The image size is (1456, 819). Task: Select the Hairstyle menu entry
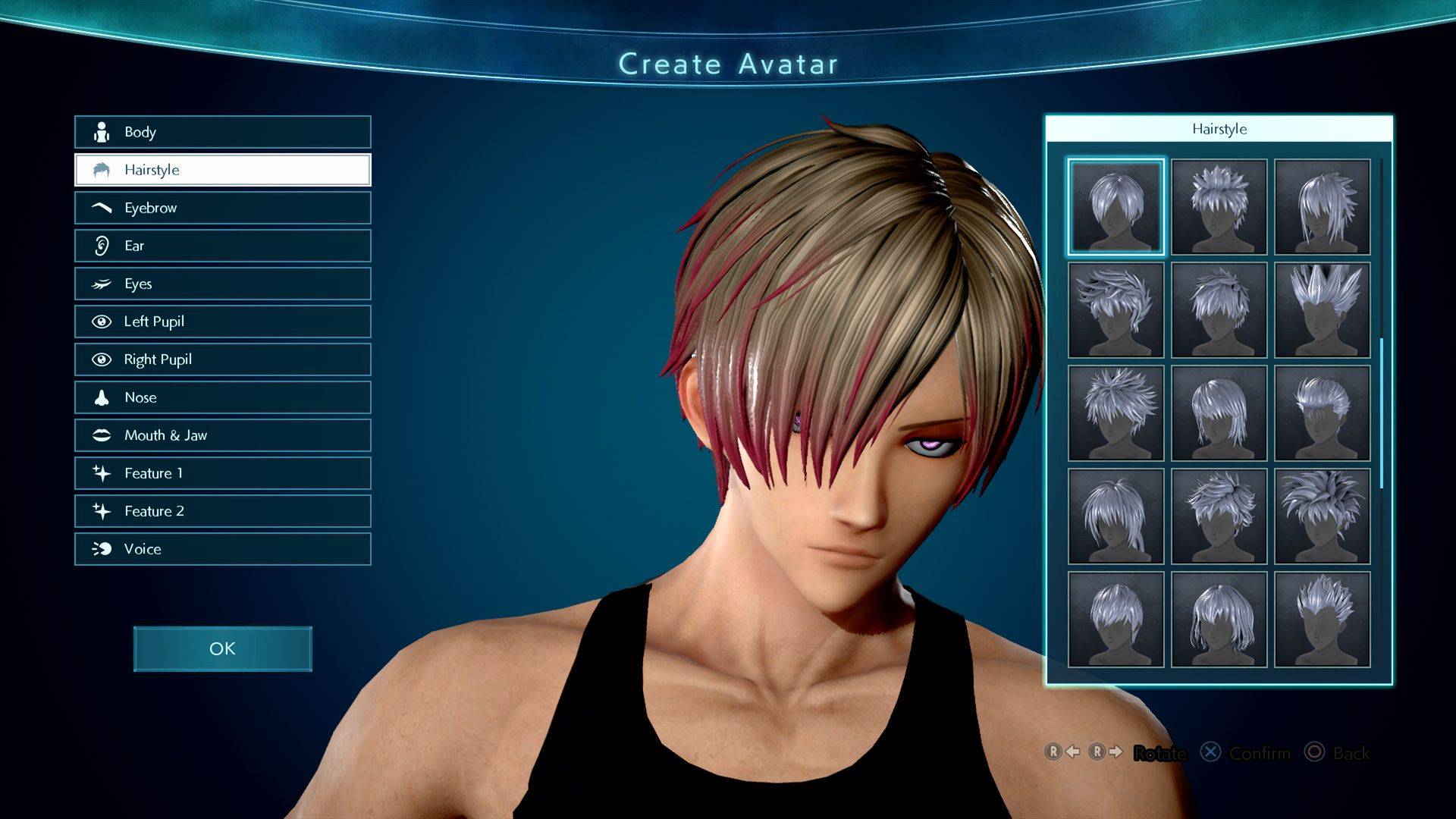(x=222, y=170)
